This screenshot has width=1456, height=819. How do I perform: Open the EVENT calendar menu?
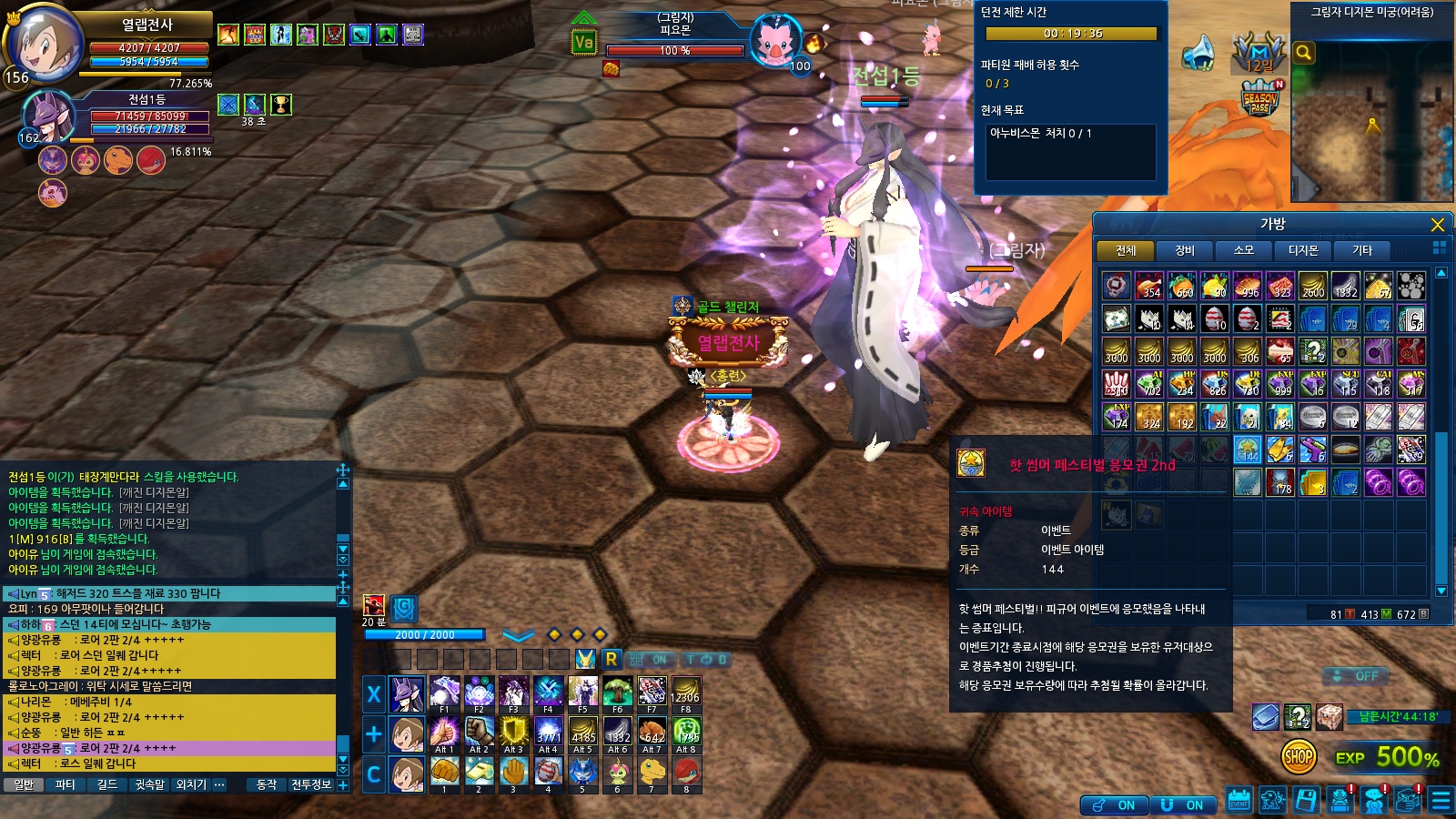[x=1239, y=800]
